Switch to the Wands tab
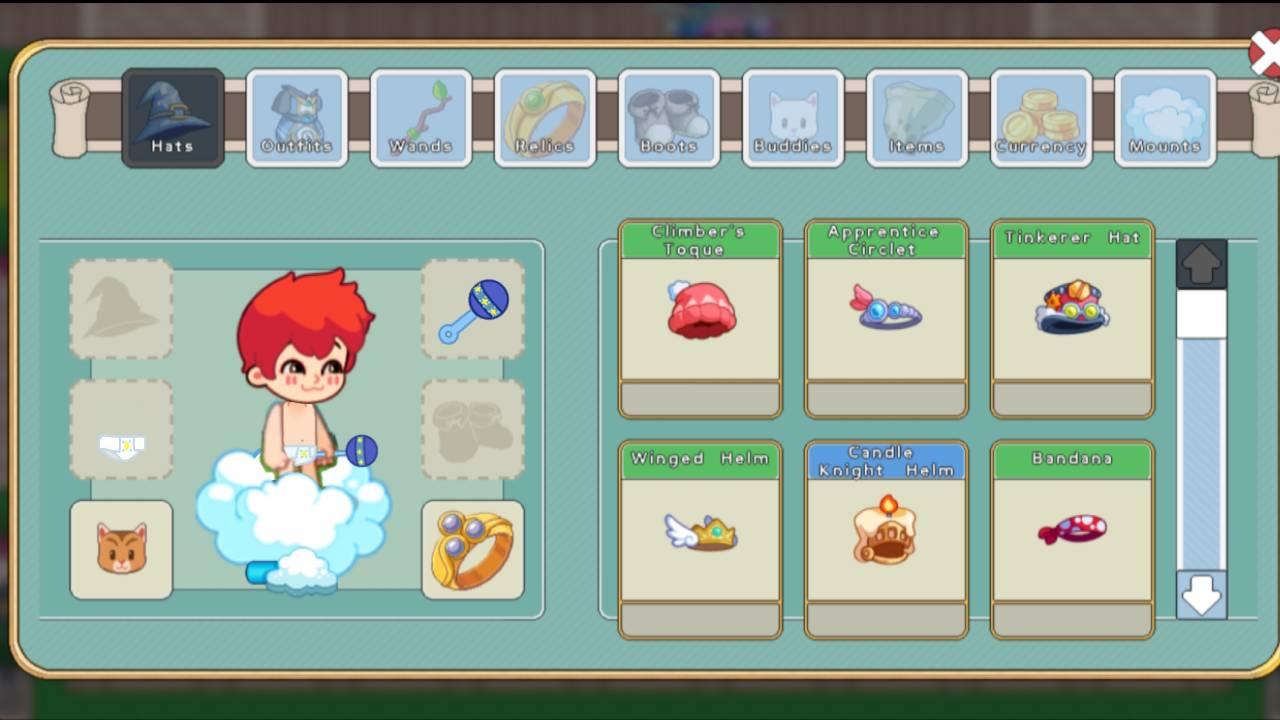Viewport: 1280px width, 720px height. [420, 117]
